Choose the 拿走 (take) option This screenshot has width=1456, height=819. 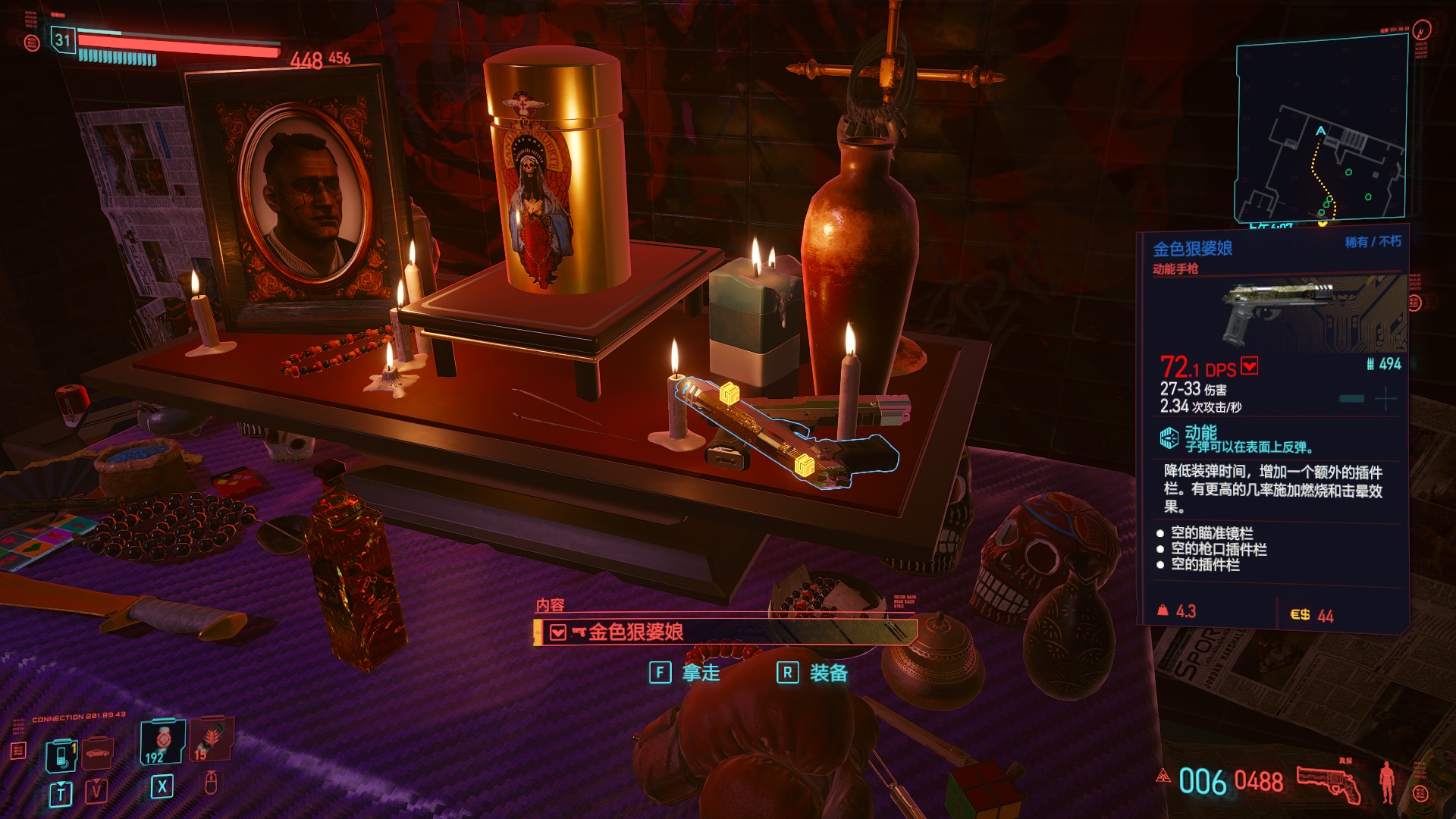[x=685, y=673]
